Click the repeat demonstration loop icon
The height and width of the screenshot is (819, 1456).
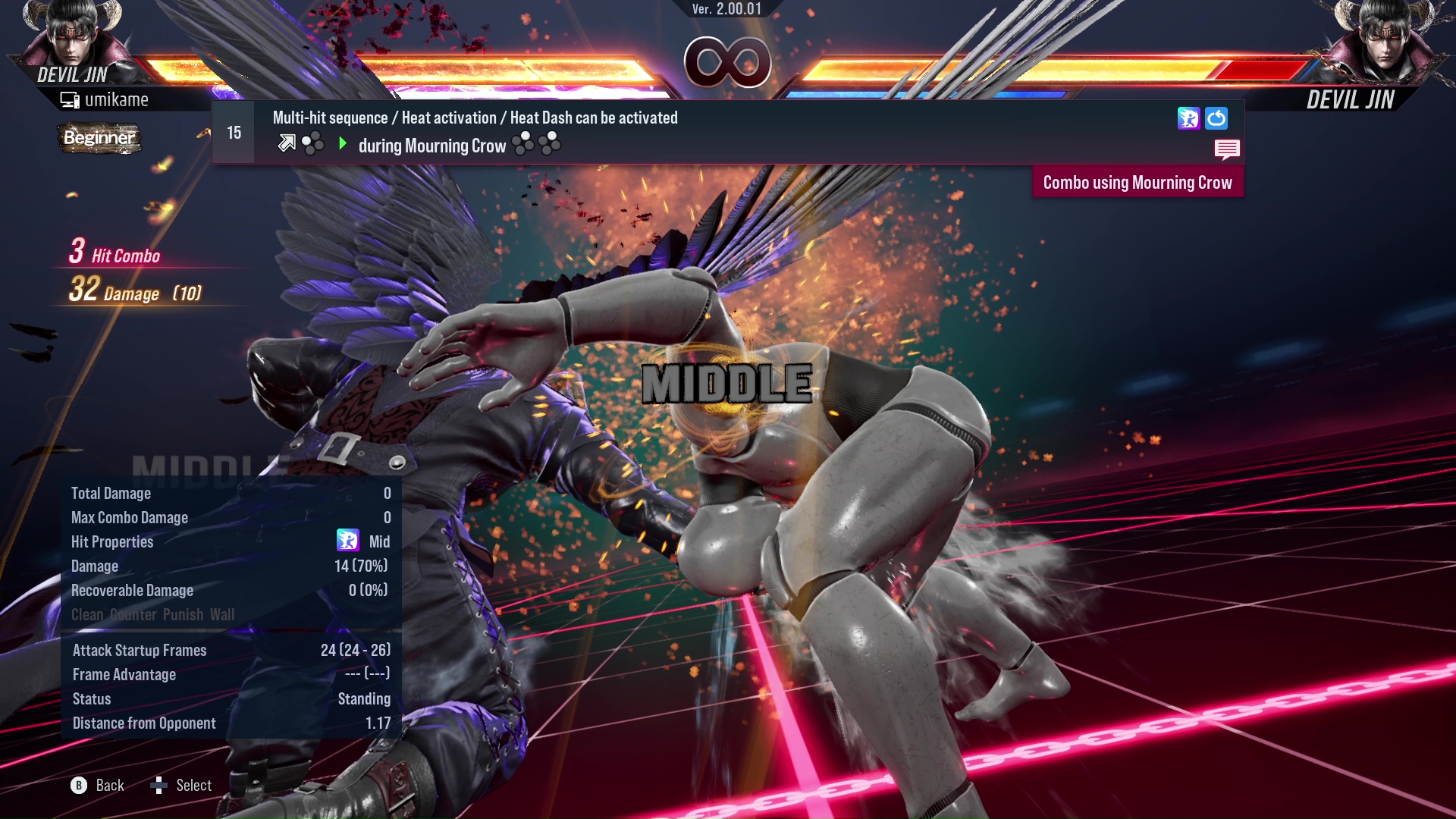pos(1216,118)
